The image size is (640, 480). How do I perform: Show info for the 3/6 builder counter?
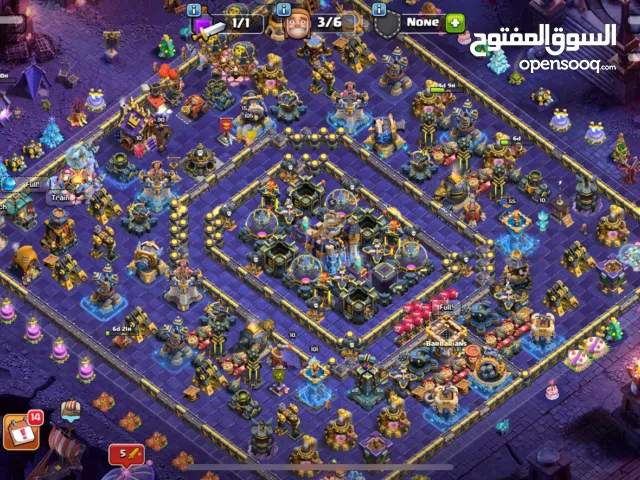tap(282, 9)
